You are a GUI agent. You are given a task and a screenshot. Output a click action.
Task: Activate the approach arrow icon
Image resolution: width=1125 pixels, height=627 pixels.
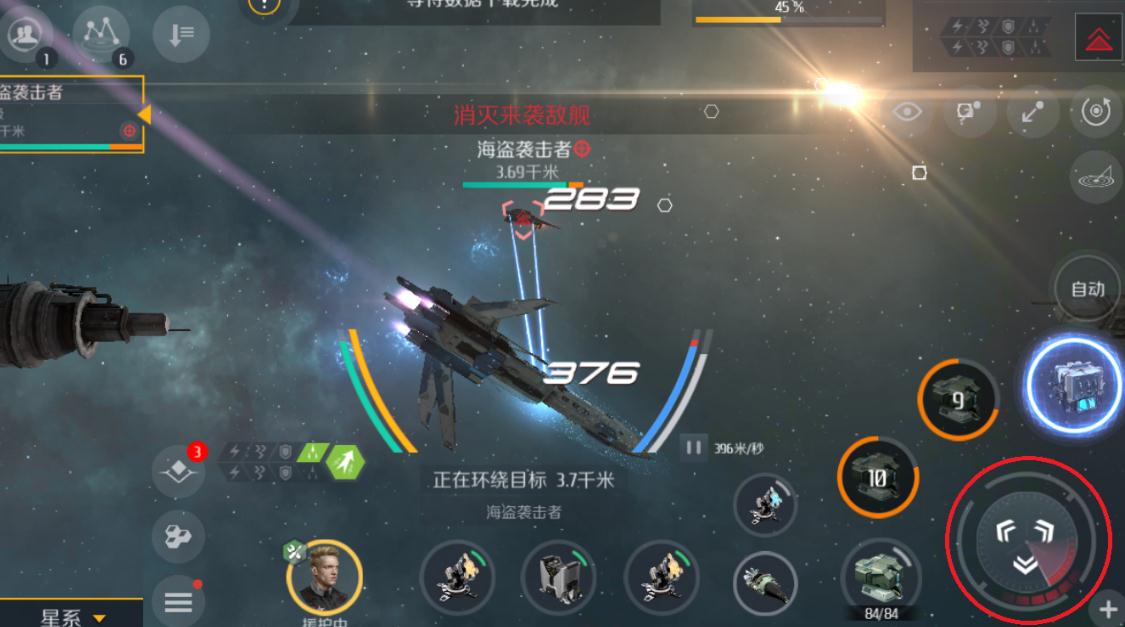[1032, 112]
